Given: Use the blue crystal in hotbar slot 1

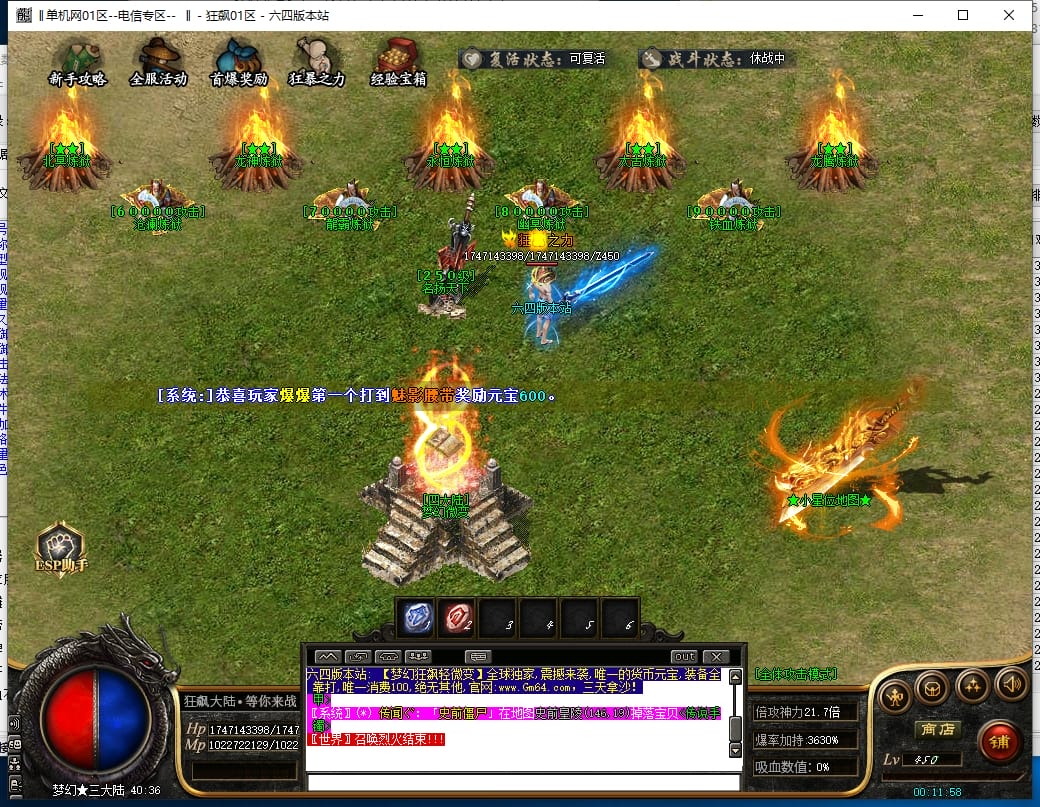Looking at the screenshot, I should [417, 619].
